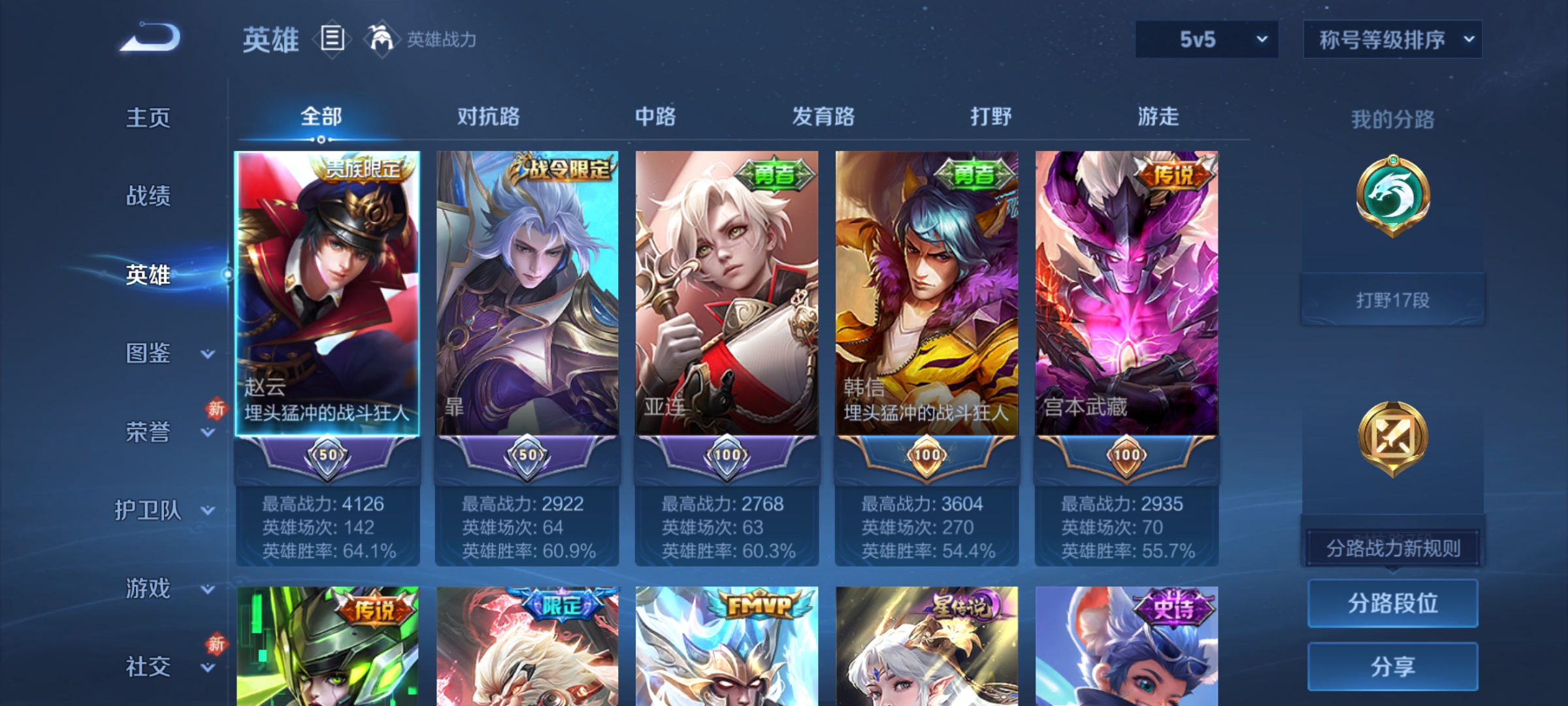Open the 5v5 mode dropdown
The height and width of the screenshot is (706, 1568).
[1205, 39]
